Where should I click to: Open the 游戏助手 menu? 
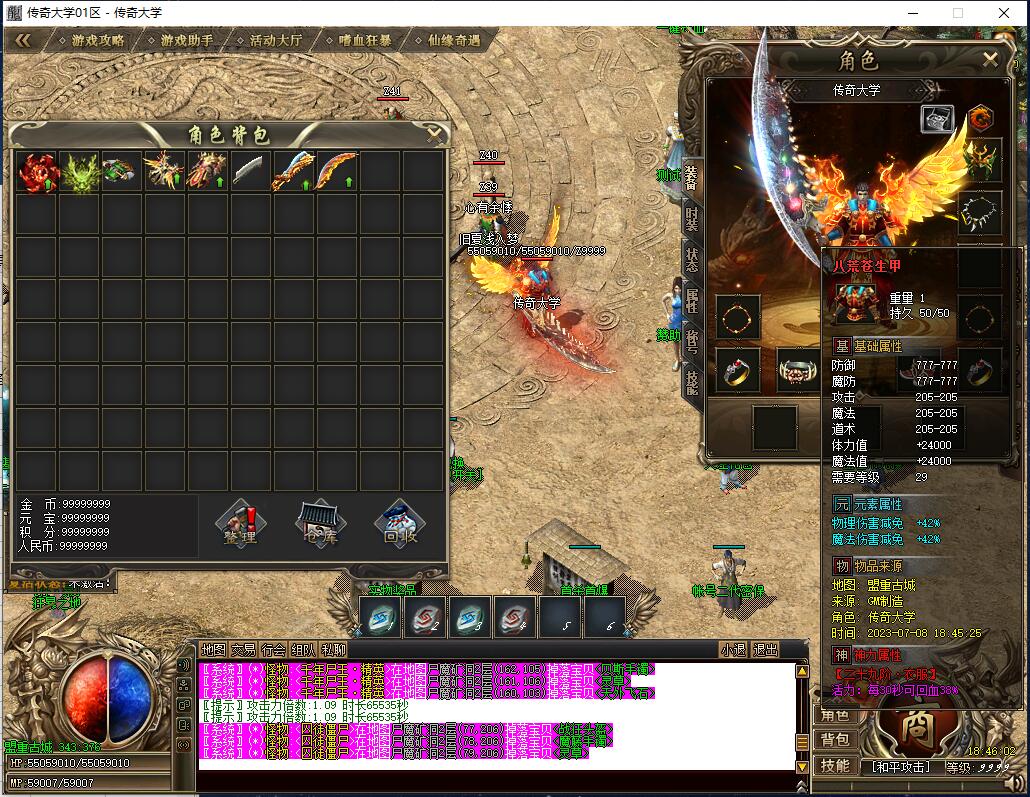click(x=187, y=41)
